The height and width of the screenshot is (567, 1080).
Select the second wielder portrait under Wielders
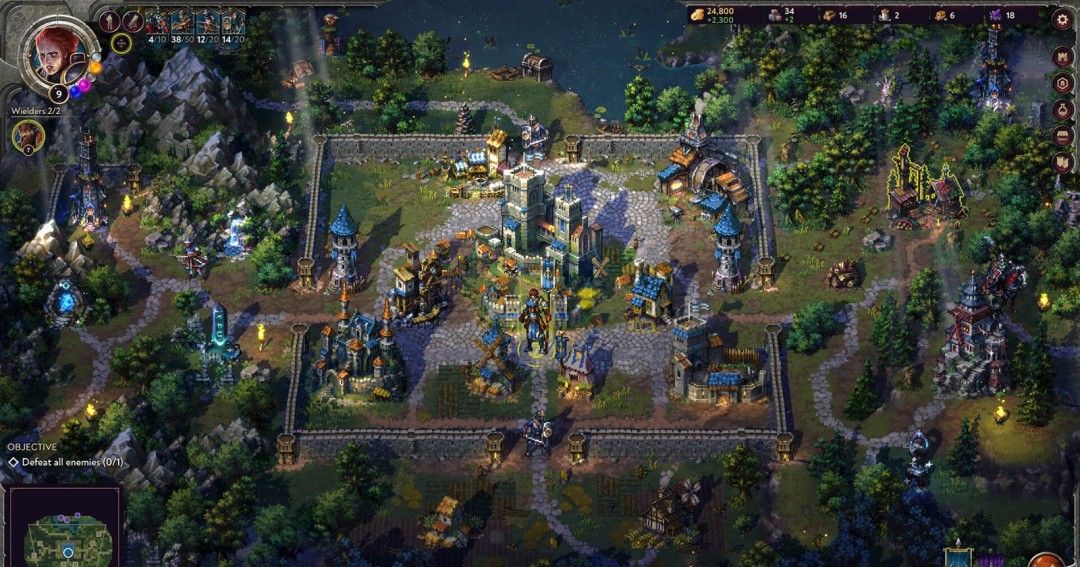pos(28,135)
